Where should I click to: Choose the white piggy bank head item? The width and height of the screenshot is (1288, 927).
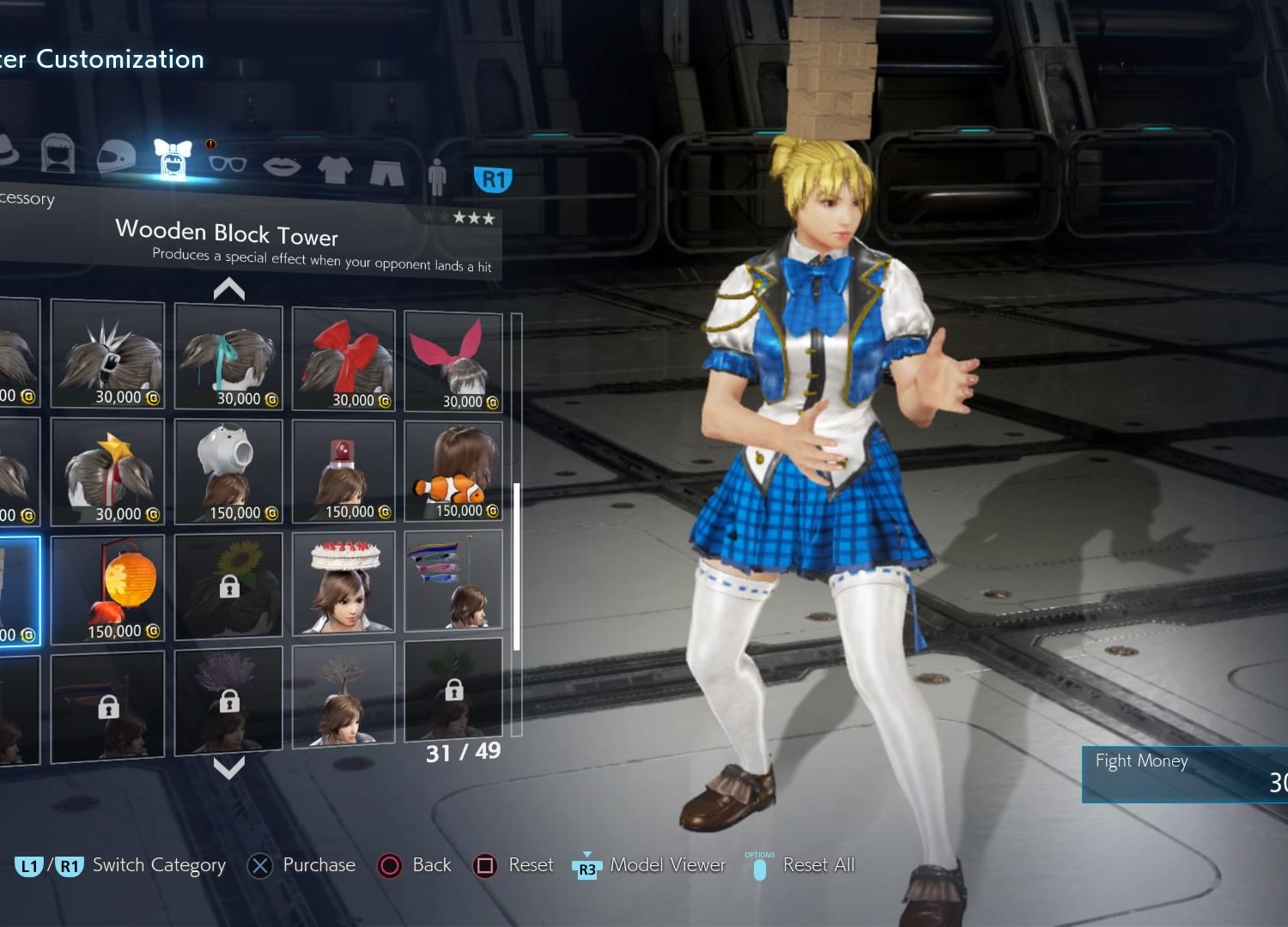228,471
